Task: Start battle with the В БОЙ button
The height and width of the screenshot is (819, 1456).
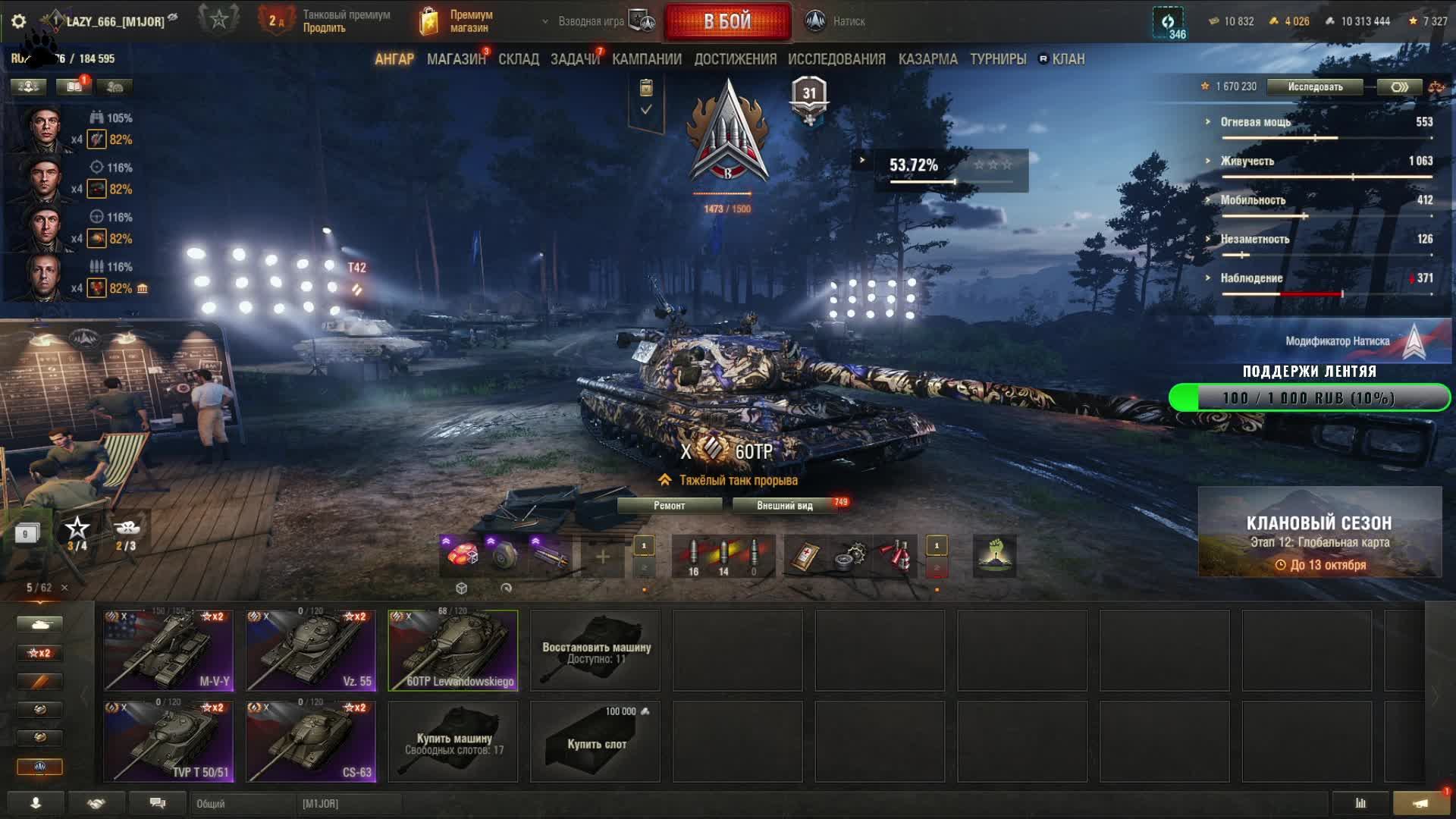Action: (727, 21)
